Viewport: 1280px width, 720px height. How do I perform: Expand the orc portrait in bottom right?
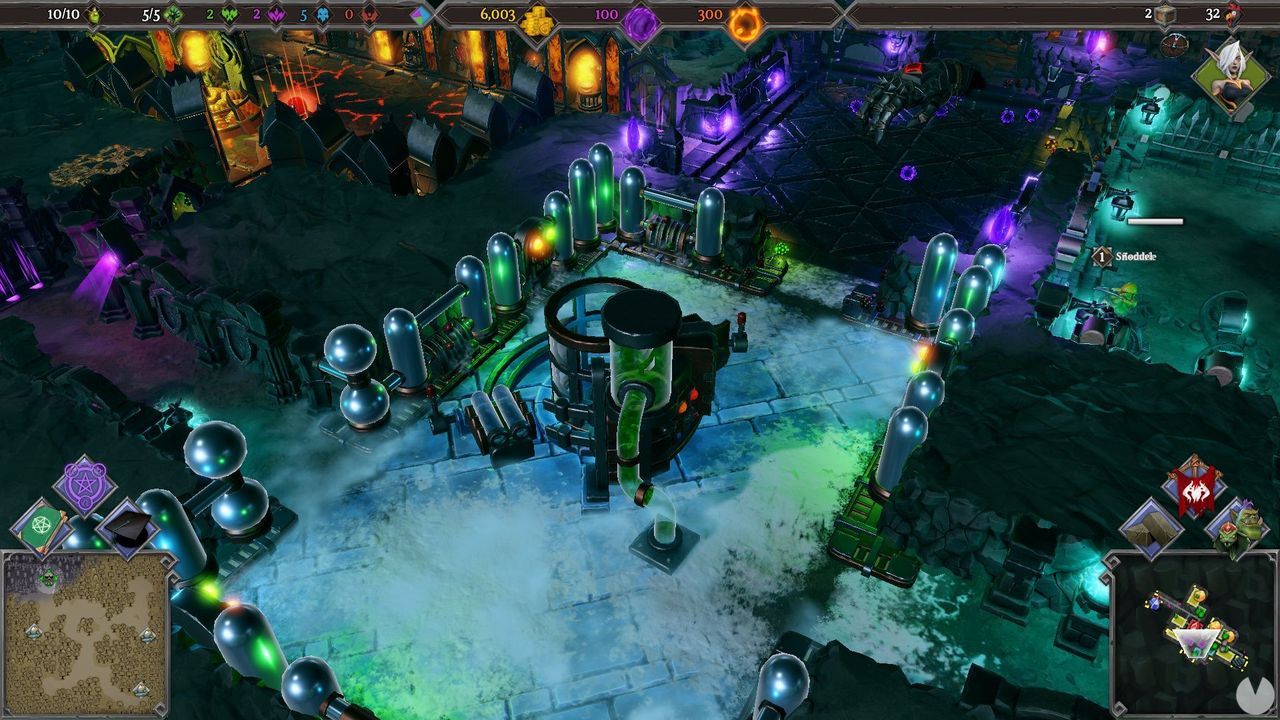pos(1240,527)
